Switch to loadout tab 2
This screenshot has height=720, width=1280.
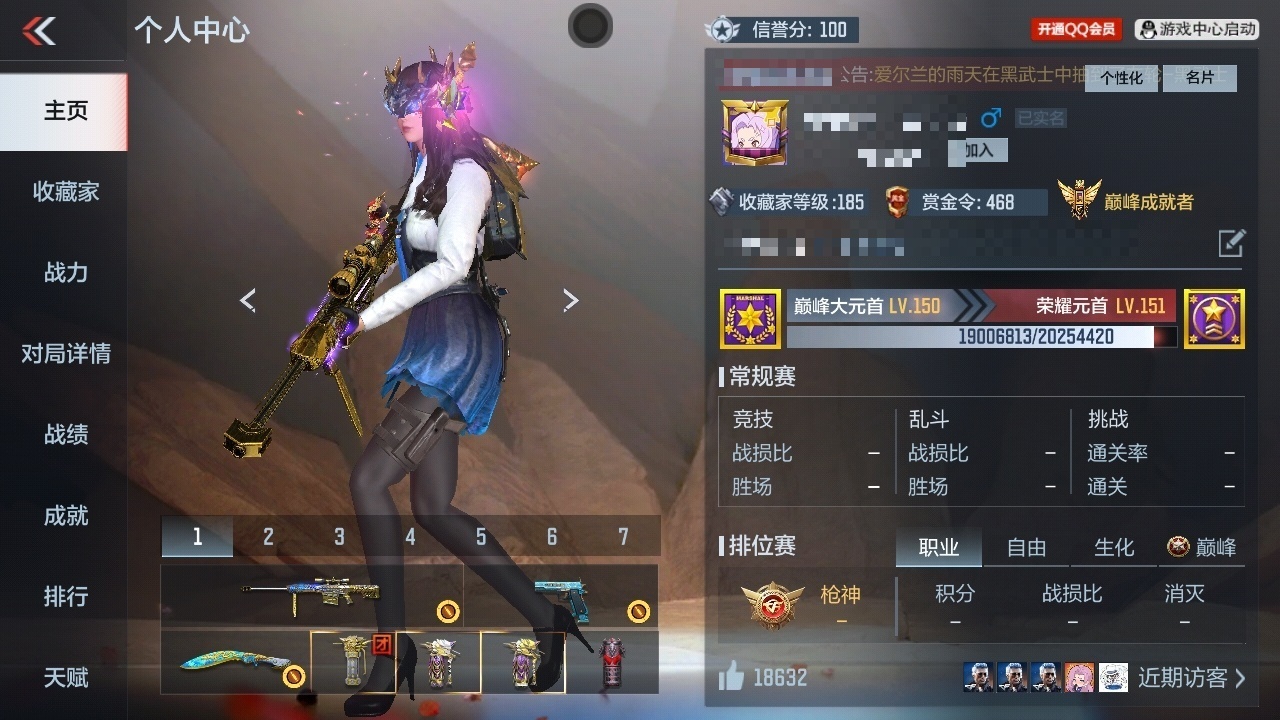click(x=268, y=537)
